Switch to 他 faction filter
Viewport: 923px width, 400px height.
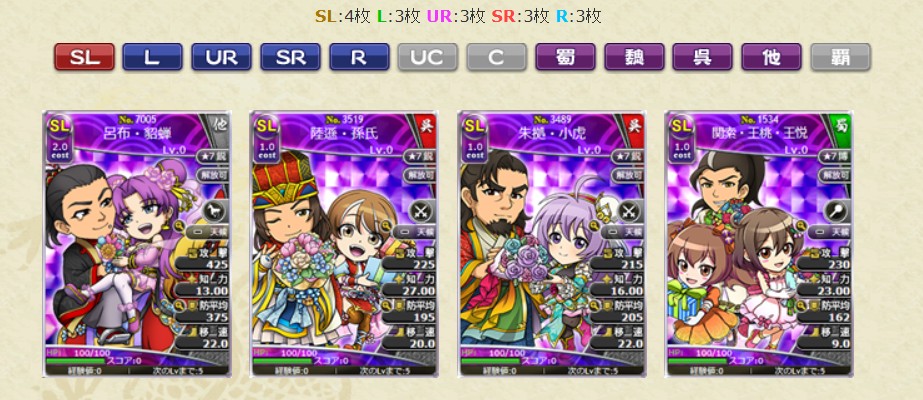(771, 56)
